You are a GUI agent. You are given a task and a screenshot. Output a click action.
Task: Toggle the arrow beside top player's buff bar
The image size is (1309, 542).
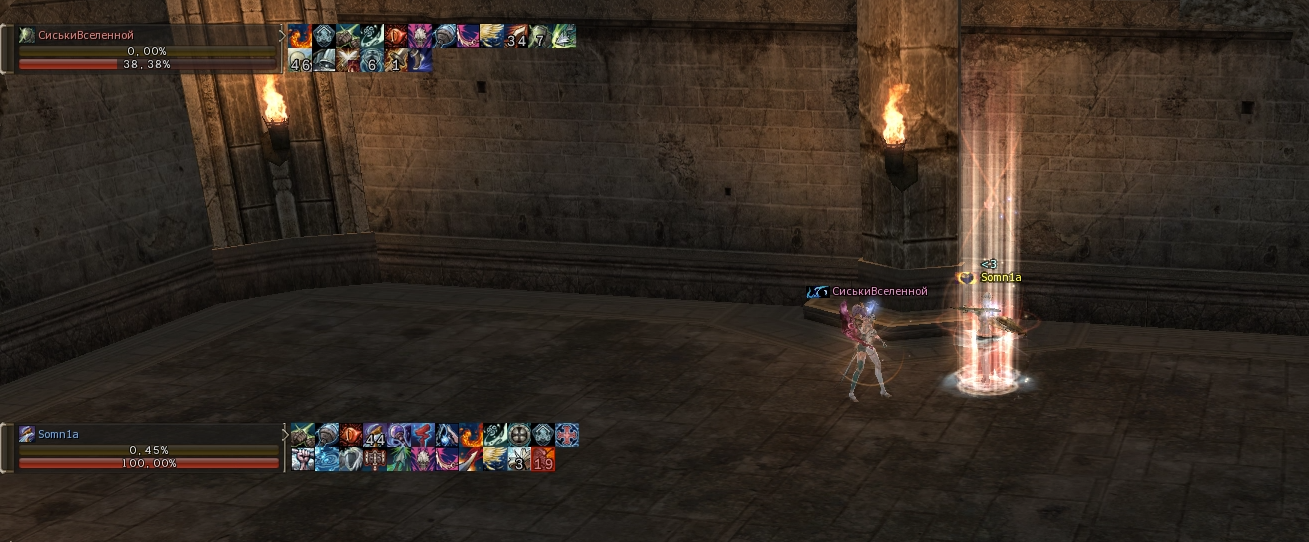pyautogui.click(x=282, y=36)
